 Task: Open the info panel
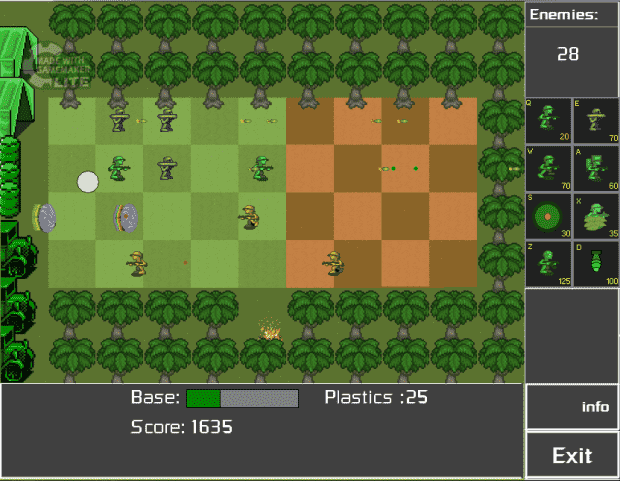(572, 407)
